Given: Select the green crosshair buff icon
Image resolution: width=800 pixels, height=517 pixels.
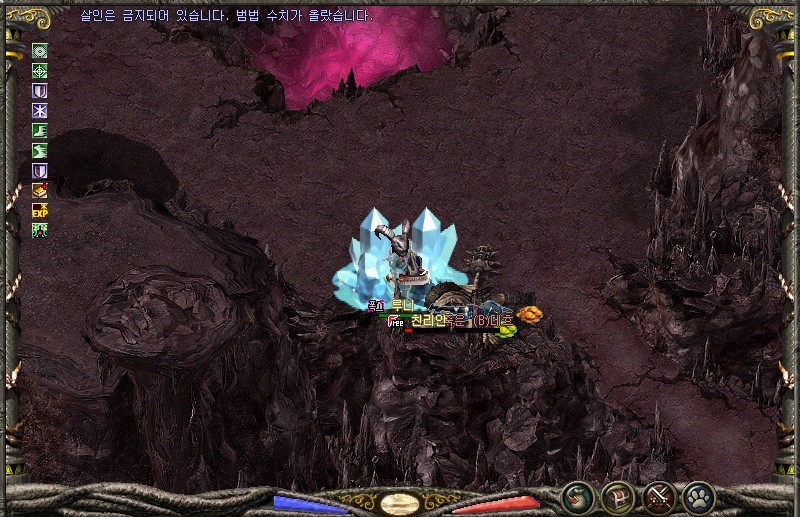Looking at the screenshot, I should (x=40, y=71).
